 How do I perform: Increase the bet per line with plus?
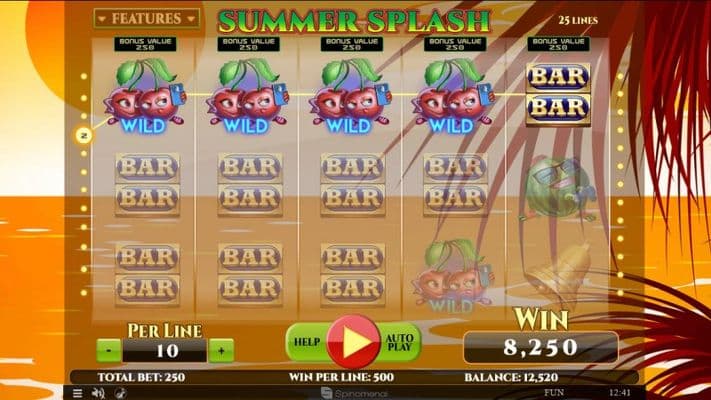[x=222, y=350]
